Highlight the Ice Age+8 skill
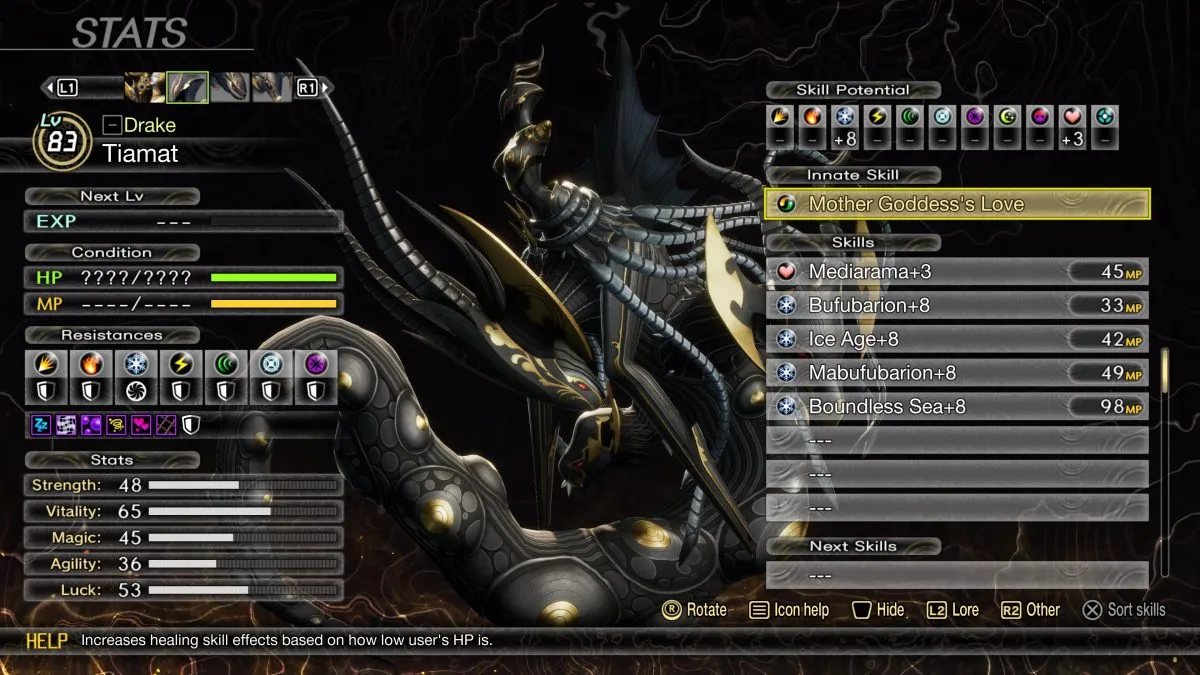This screenshot has height=675, width=1200. (x=957, y=340)
